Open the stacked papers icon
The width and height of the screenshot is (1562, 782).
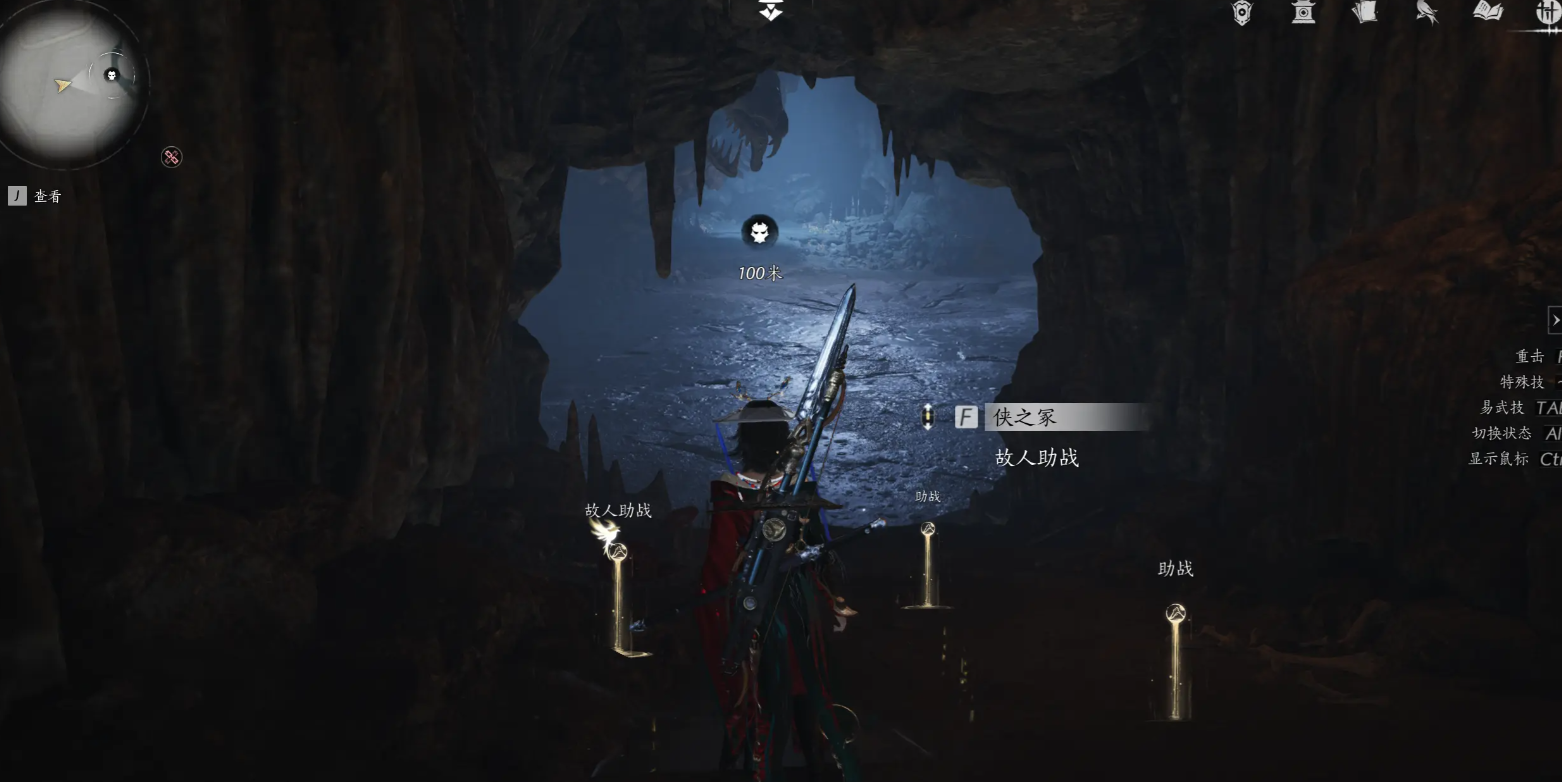tap(1364, 12)
